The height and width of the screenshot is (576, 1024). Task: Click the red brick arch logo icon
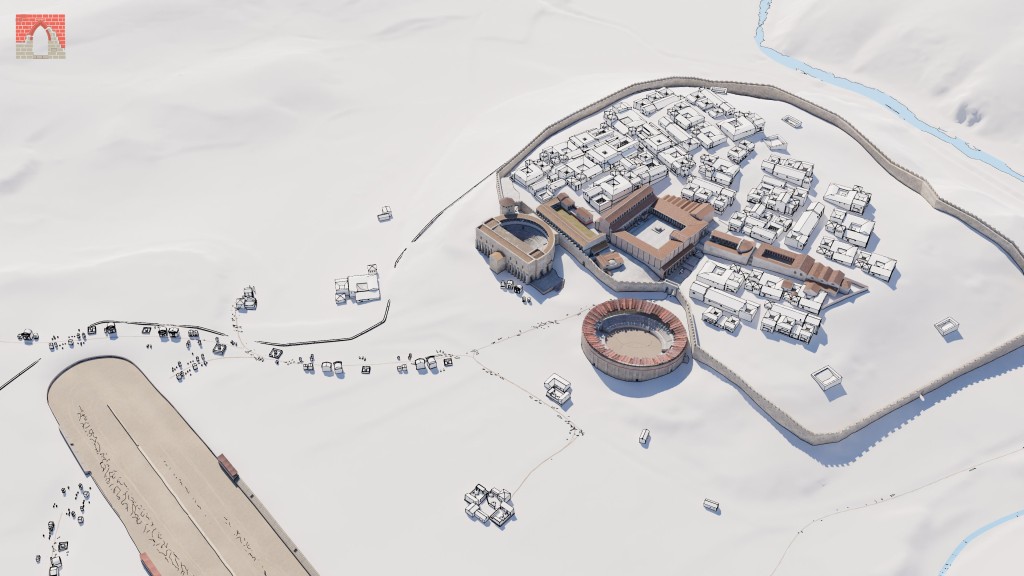click(40, 36)
